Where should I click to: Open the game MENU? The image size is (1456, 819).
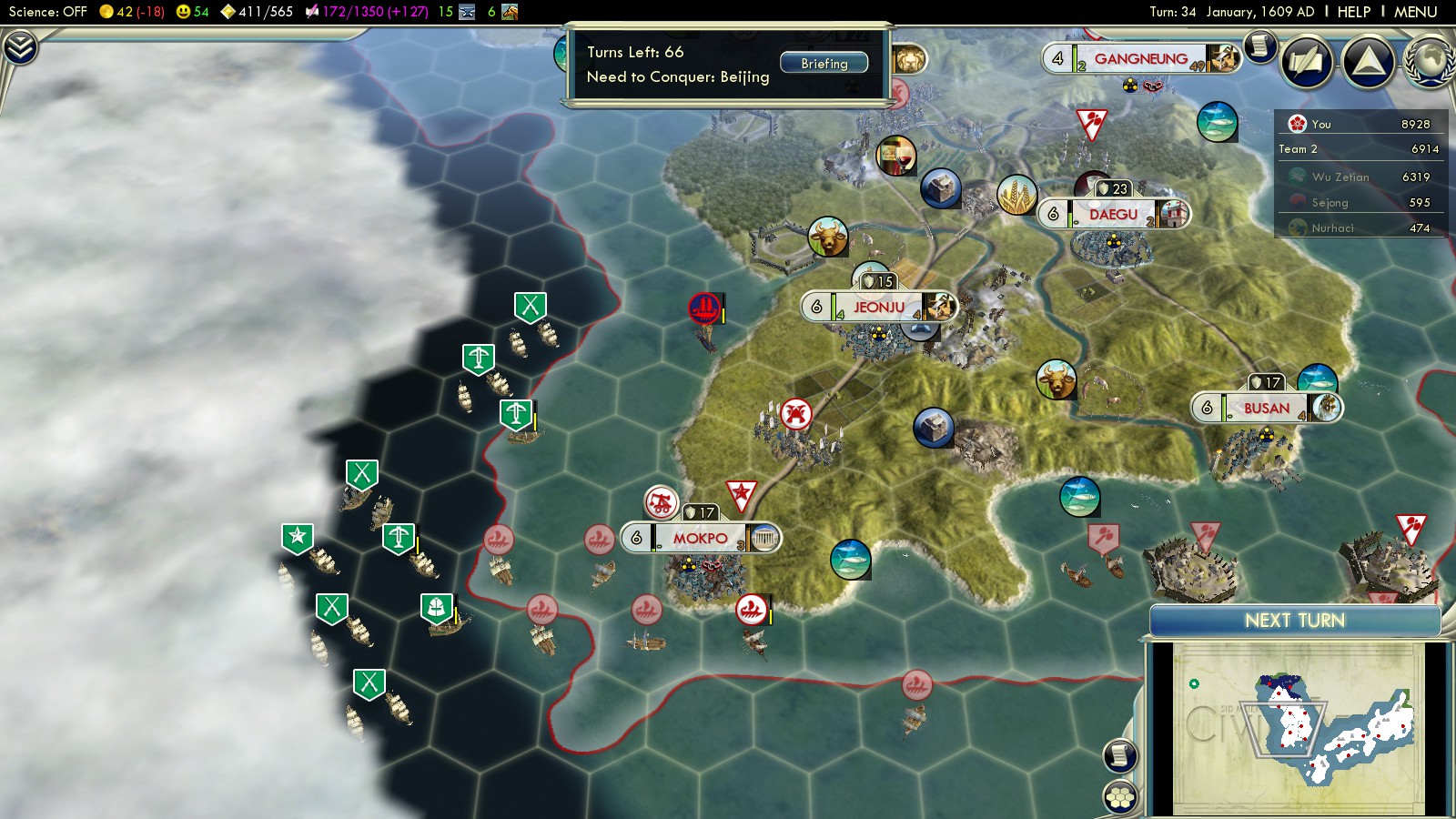tap(1415, 12)
